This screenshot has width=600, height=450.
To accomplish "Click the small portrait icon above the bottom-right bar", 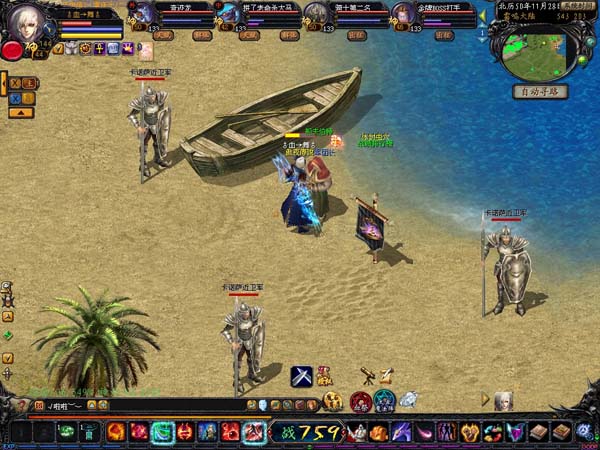I will (502, 399).
